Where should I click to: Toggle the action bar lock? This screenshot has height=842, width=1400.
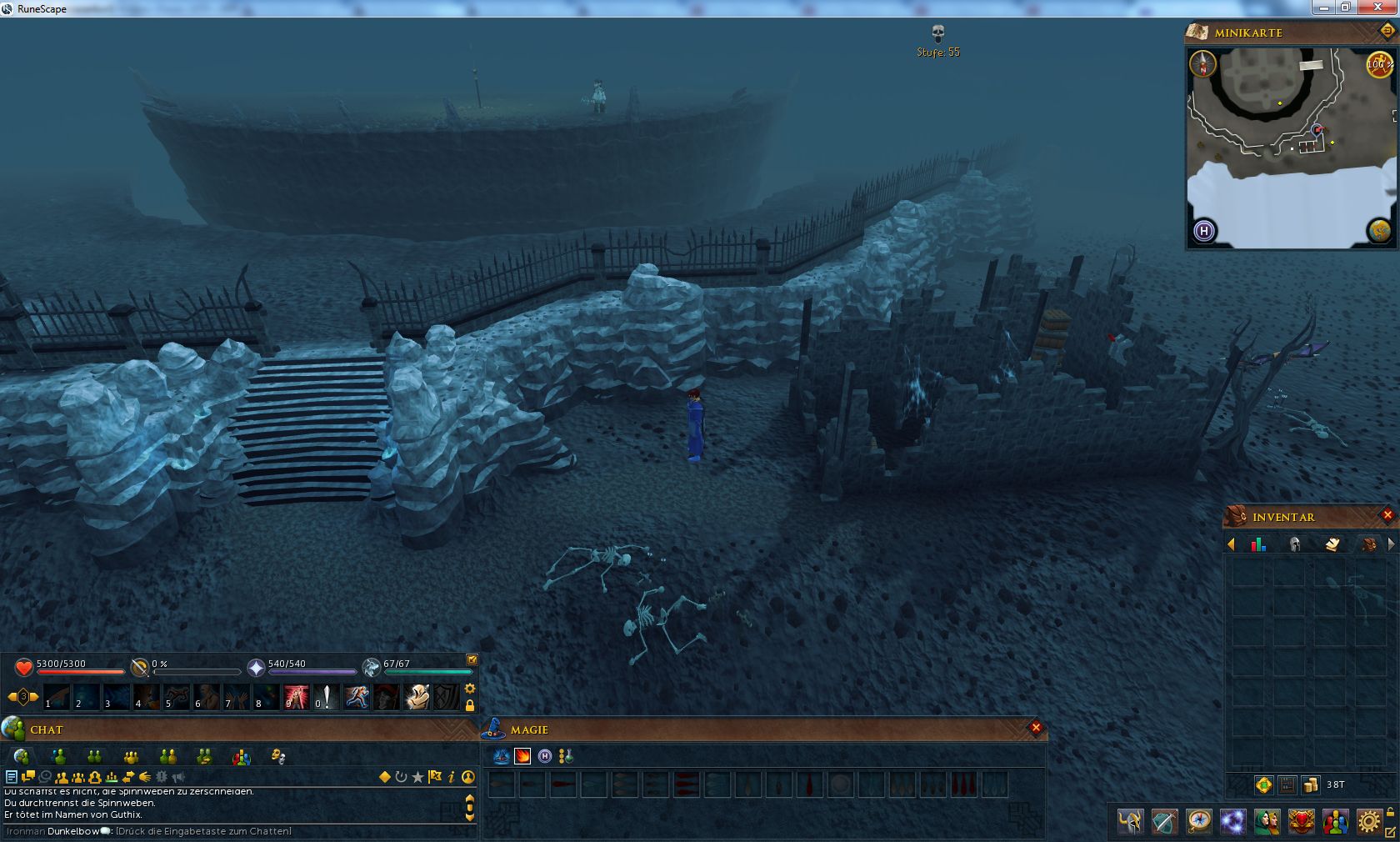470,705
